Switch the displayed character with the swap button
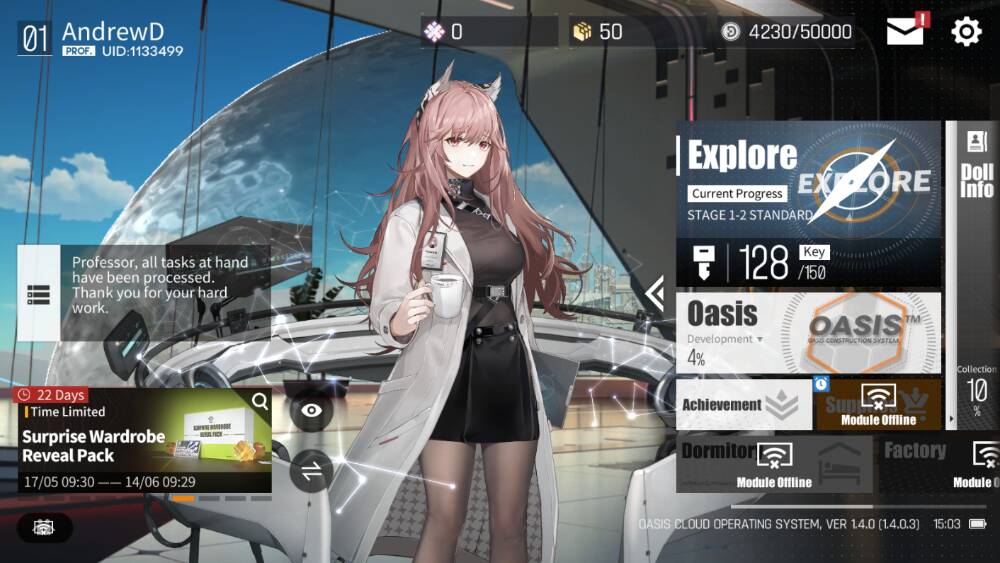Image resolution: width=1000 pixels, height=563 pixels. click(x=311, y=470)
